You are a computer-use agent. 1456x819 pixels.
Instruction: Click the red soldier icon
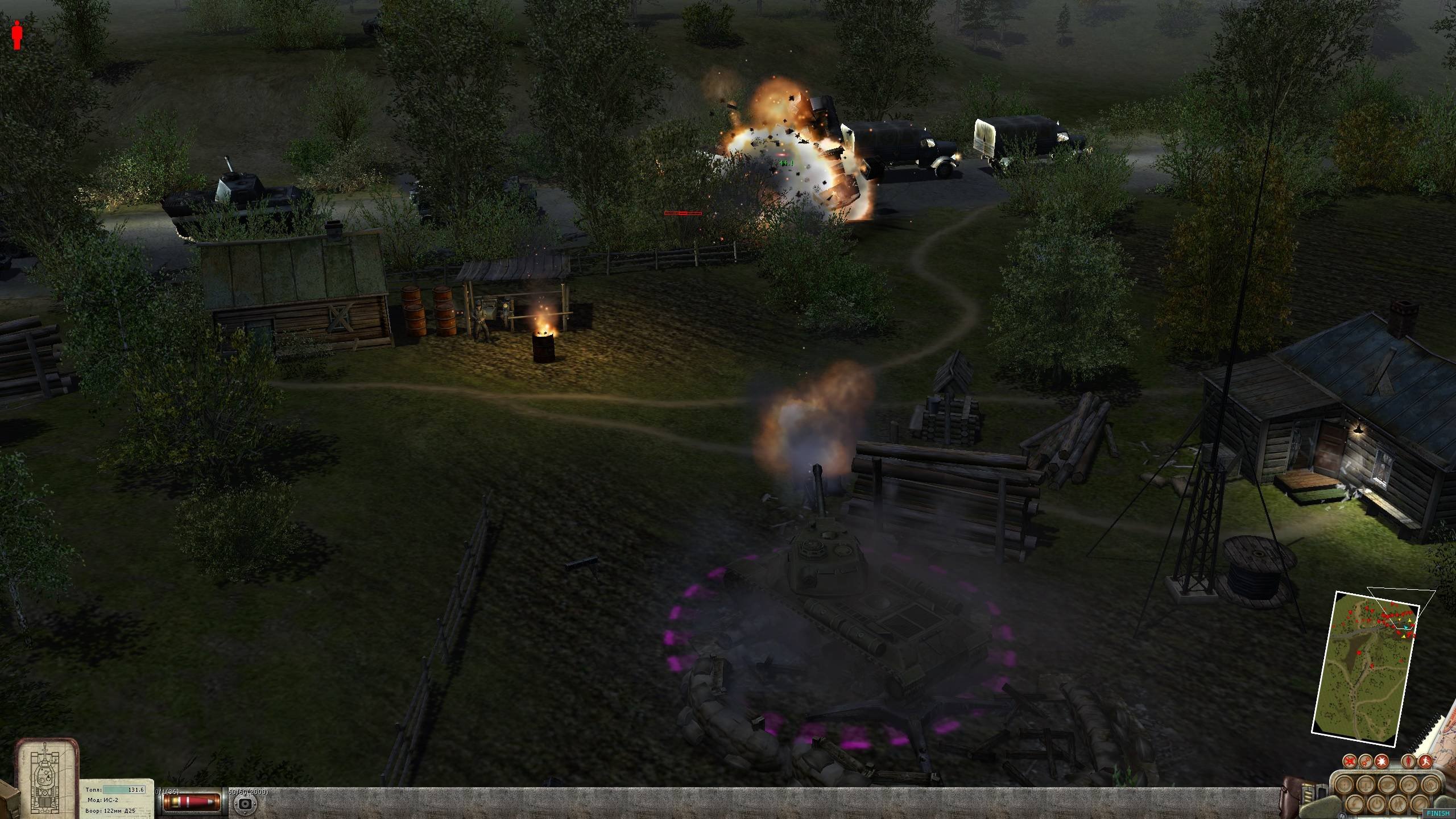pos(18,35)
